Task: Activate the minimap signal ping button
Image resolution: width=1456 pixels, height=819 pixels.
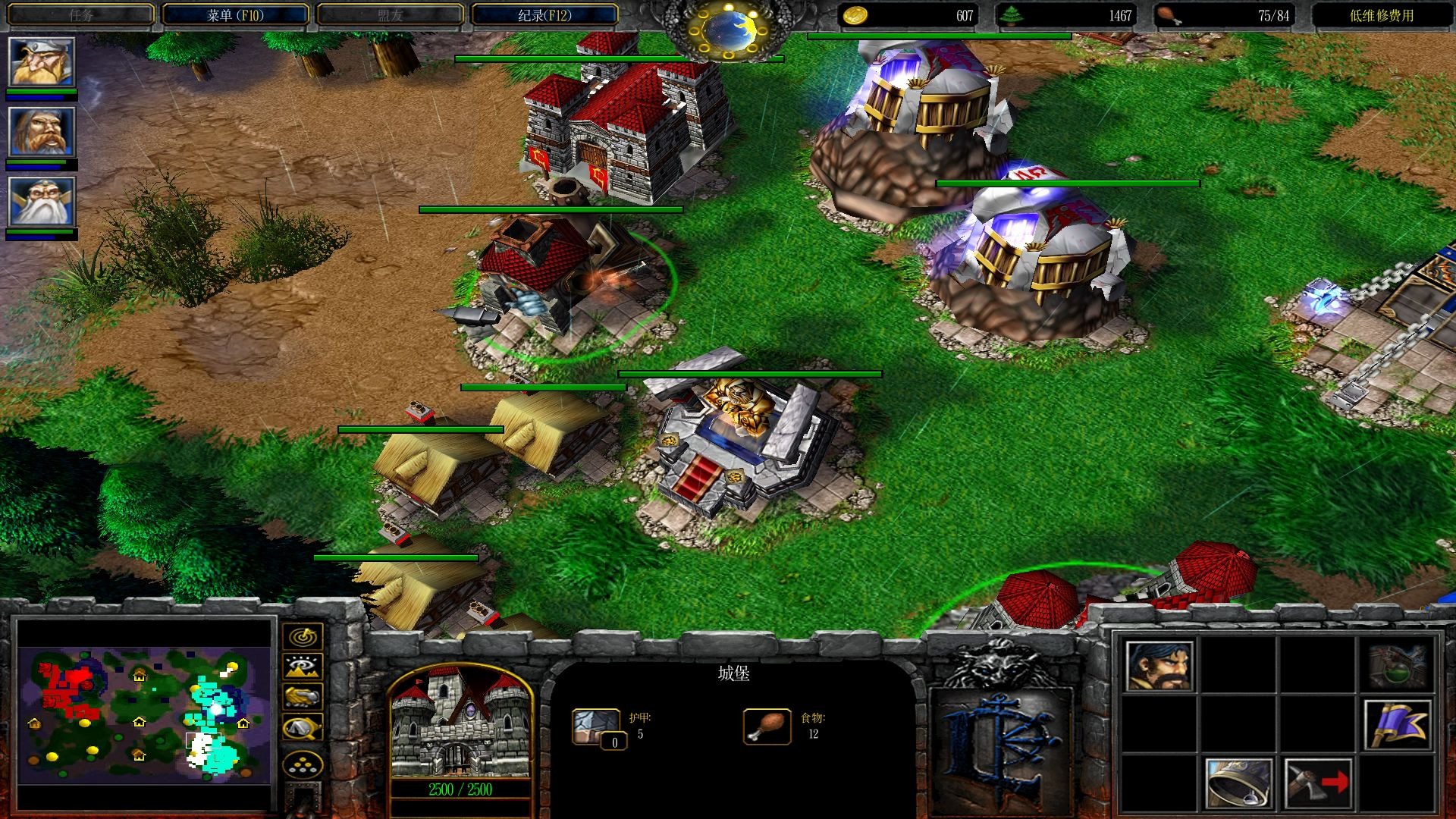Action: (303, 635)
